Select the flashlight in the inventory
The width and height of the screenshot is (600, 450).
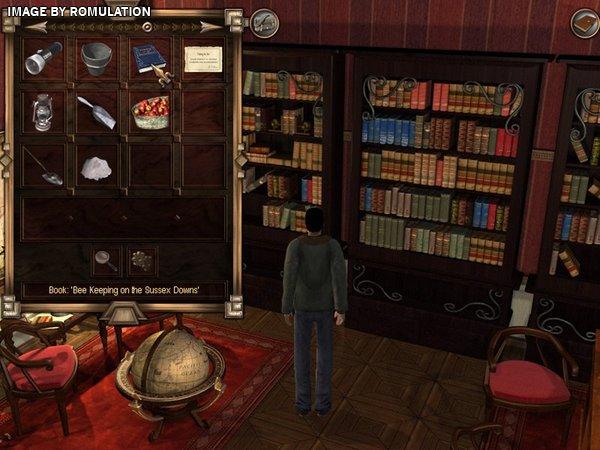pos(43,58)
